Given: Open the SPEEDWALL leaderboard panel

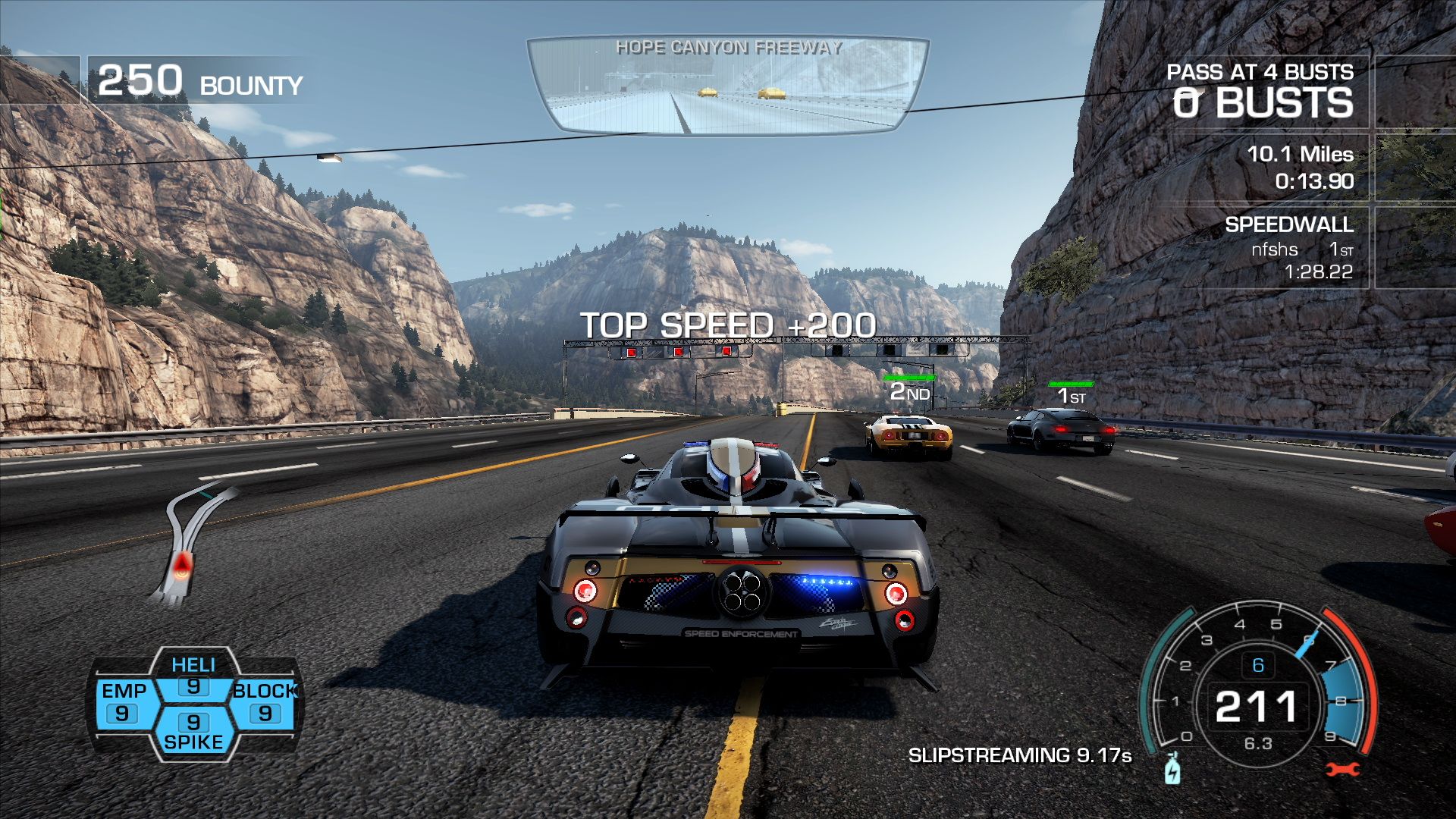Looking at the screenshot, I should tap(1288, 248).
